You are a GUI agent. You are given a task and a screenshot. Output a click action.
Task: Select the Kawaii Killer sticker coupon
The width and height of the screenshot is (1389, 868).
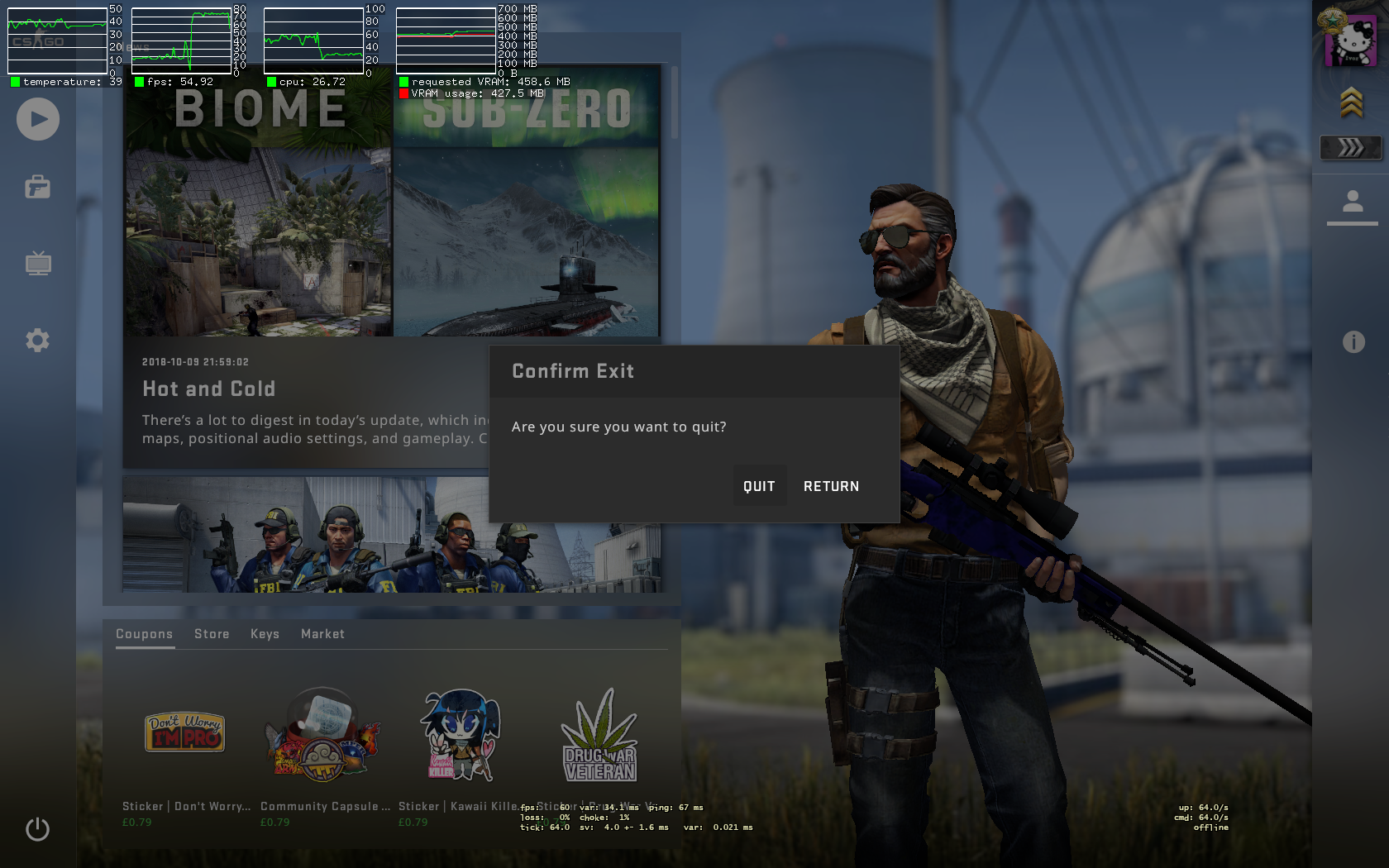point(460,733)
